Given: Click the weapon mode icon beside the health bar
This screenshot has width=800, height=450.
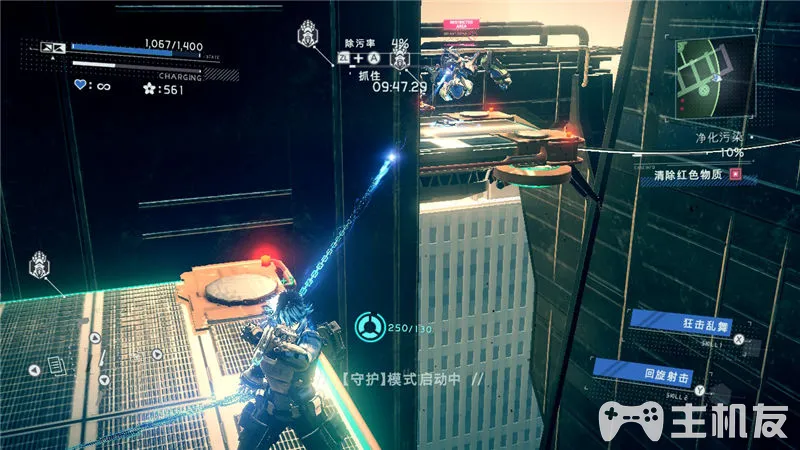Looking at the screenshot, I should tap(52, 47).
